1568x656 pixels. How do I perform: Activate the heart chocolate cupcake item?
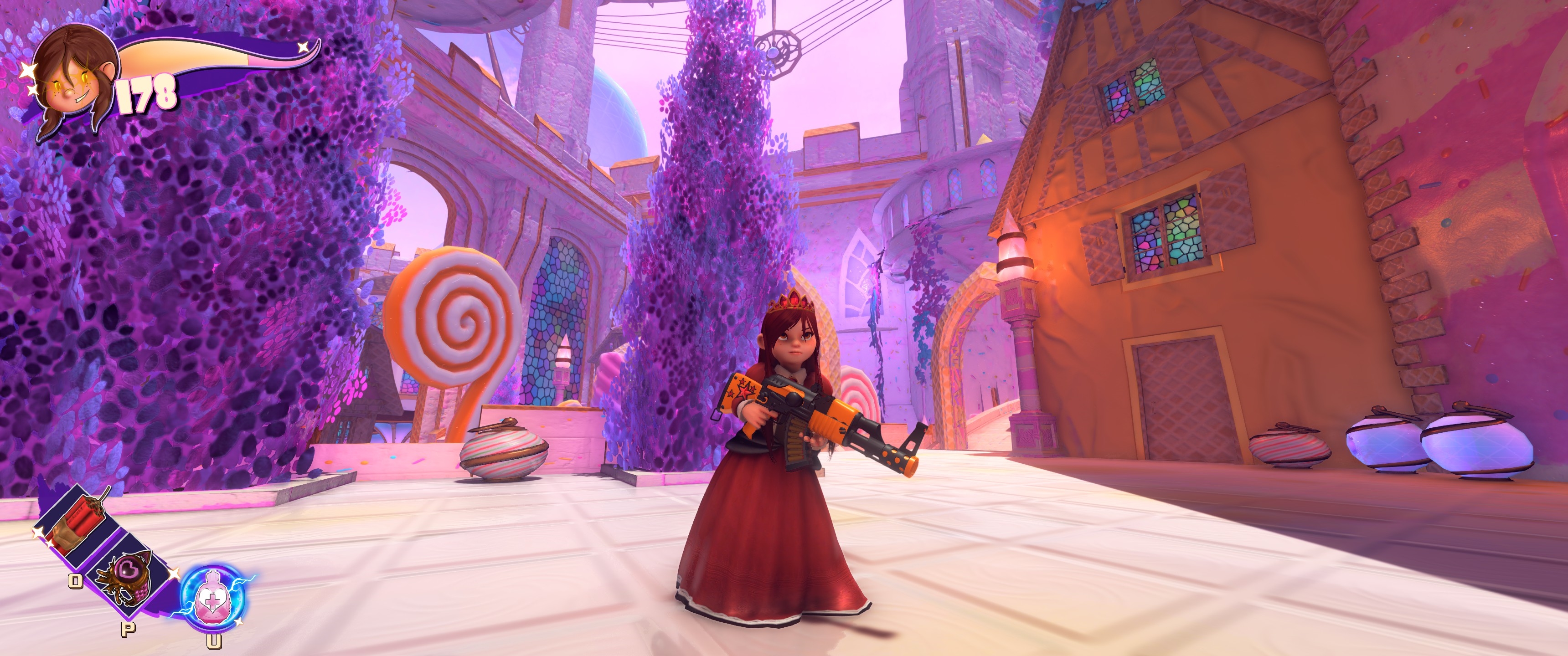129,578
